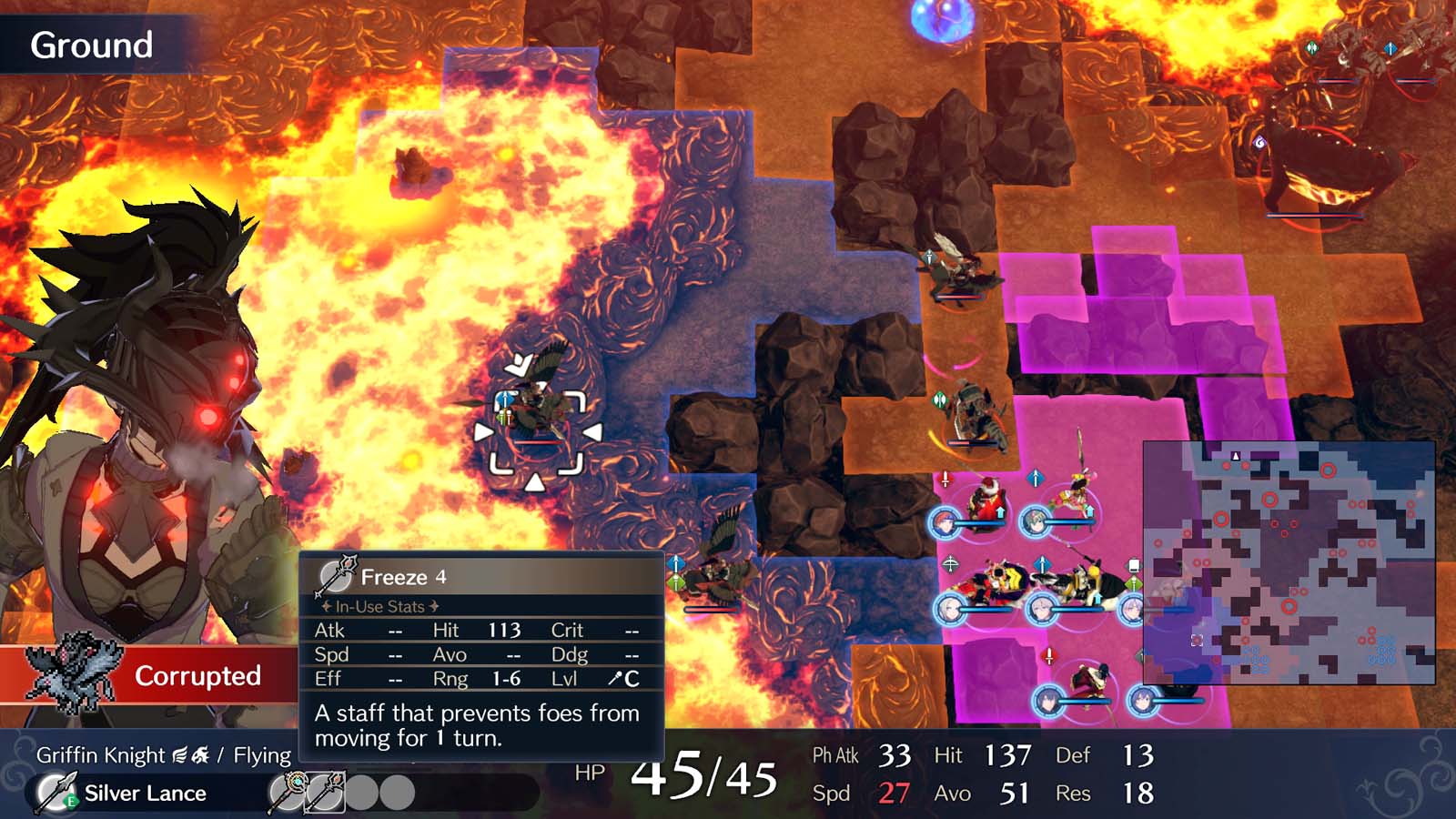The width and height of the screenshot is (1456, 819).
Task: Click the In-Use Stats header of the Freeze tooltip
Action: pyautogui.click(x=379, y=607)
